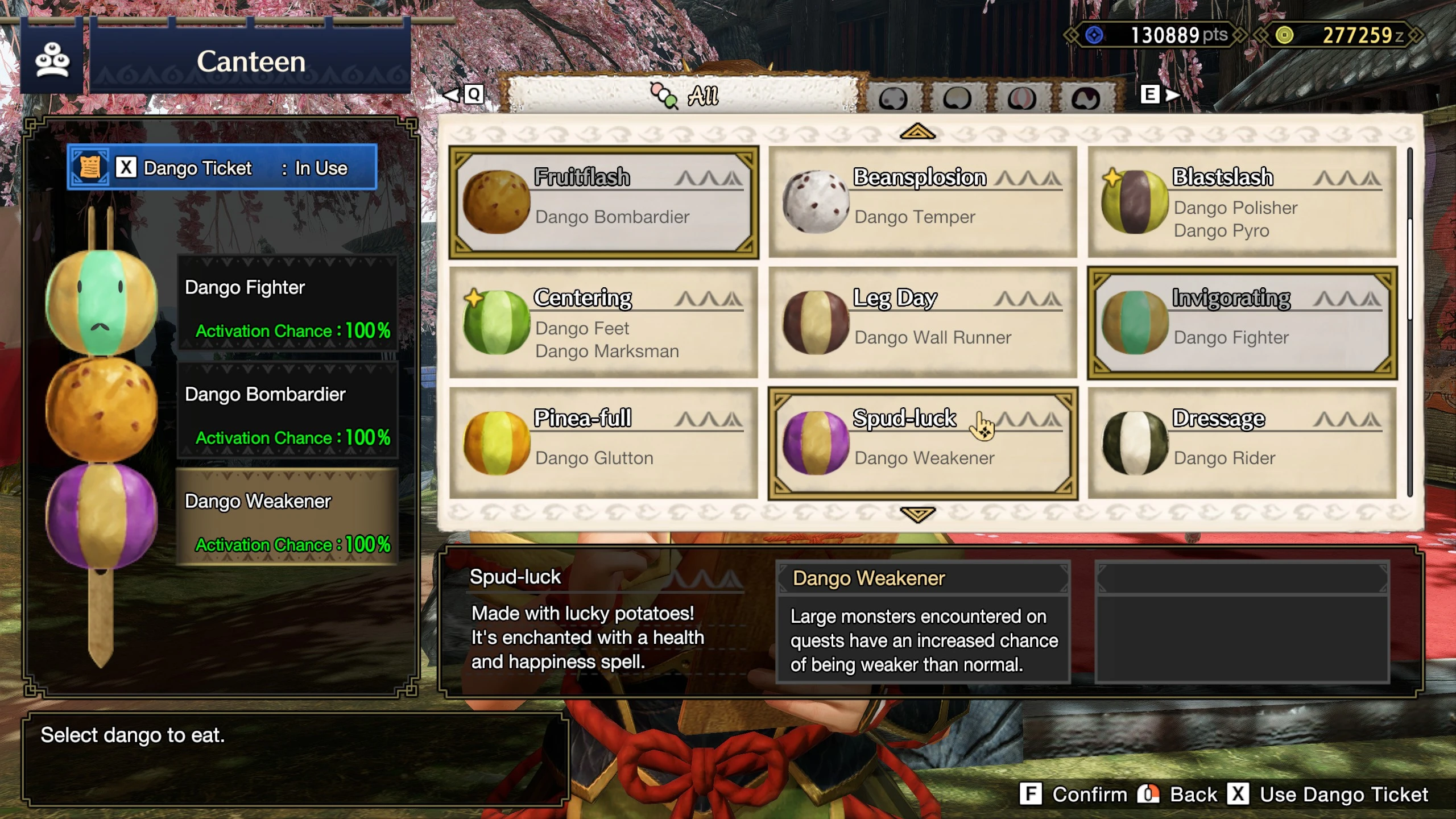Pick the Leg Day dango

(921, 321)
